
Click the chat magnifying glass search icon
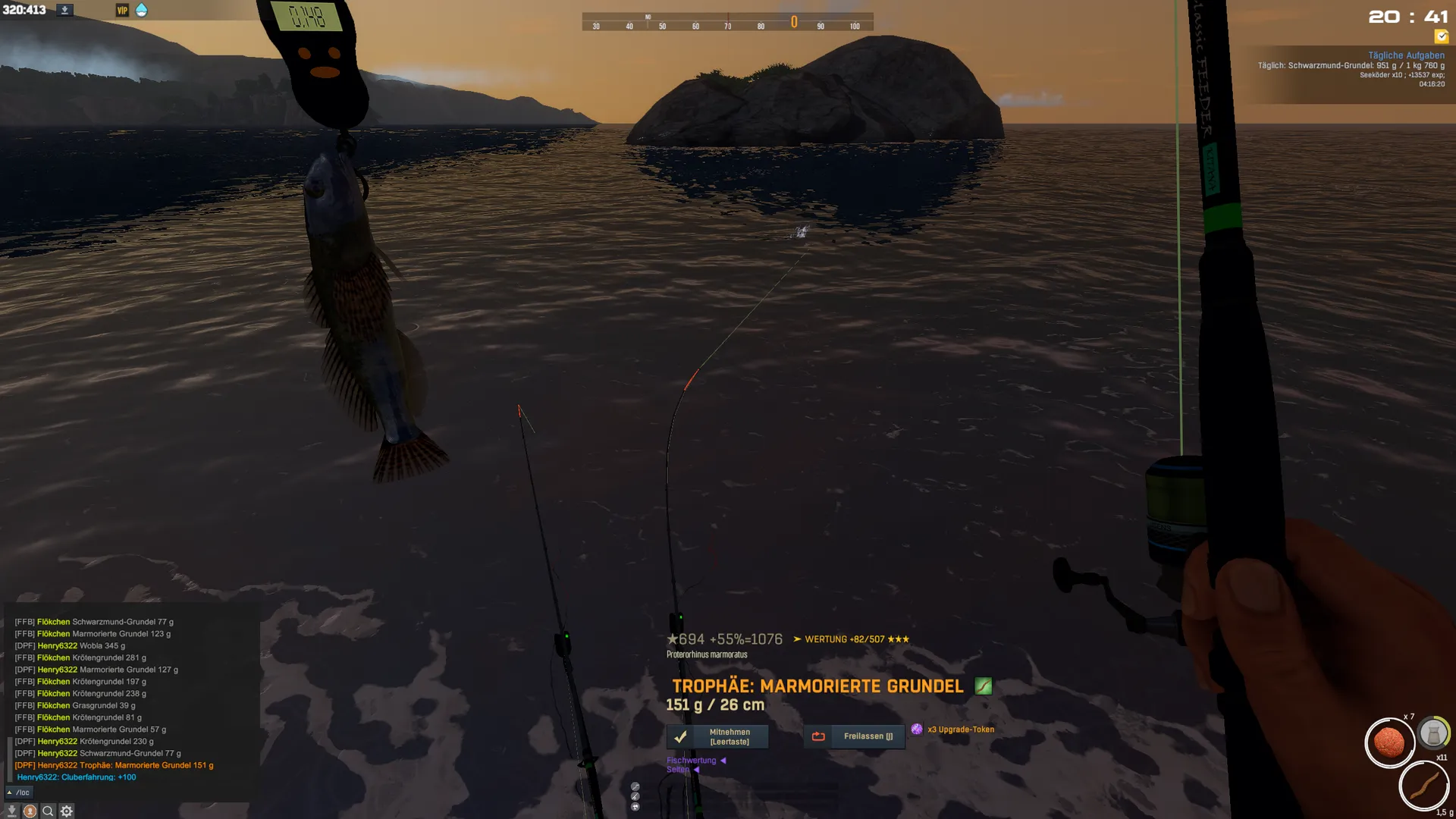(x=48, y=811)
